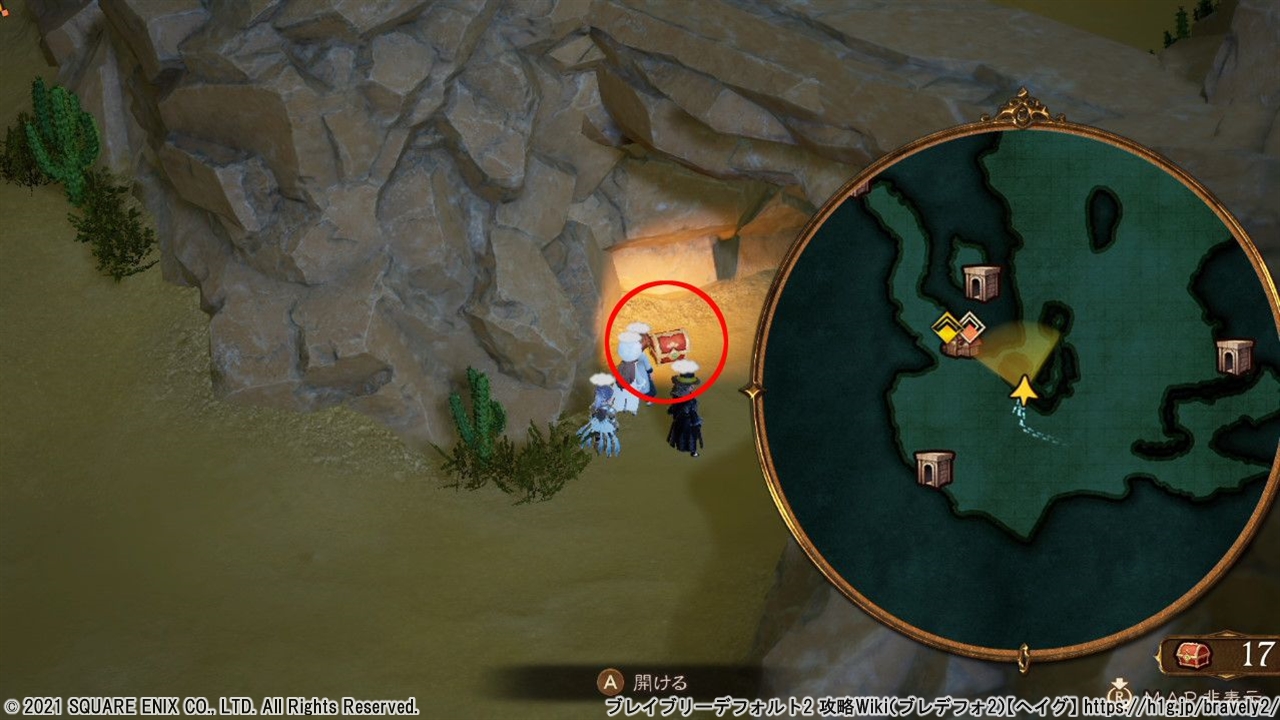This screenshot has width=1280, height=720.
Task: Select the orange diamond quest marker on the minimap
Action: coord(968,326)
